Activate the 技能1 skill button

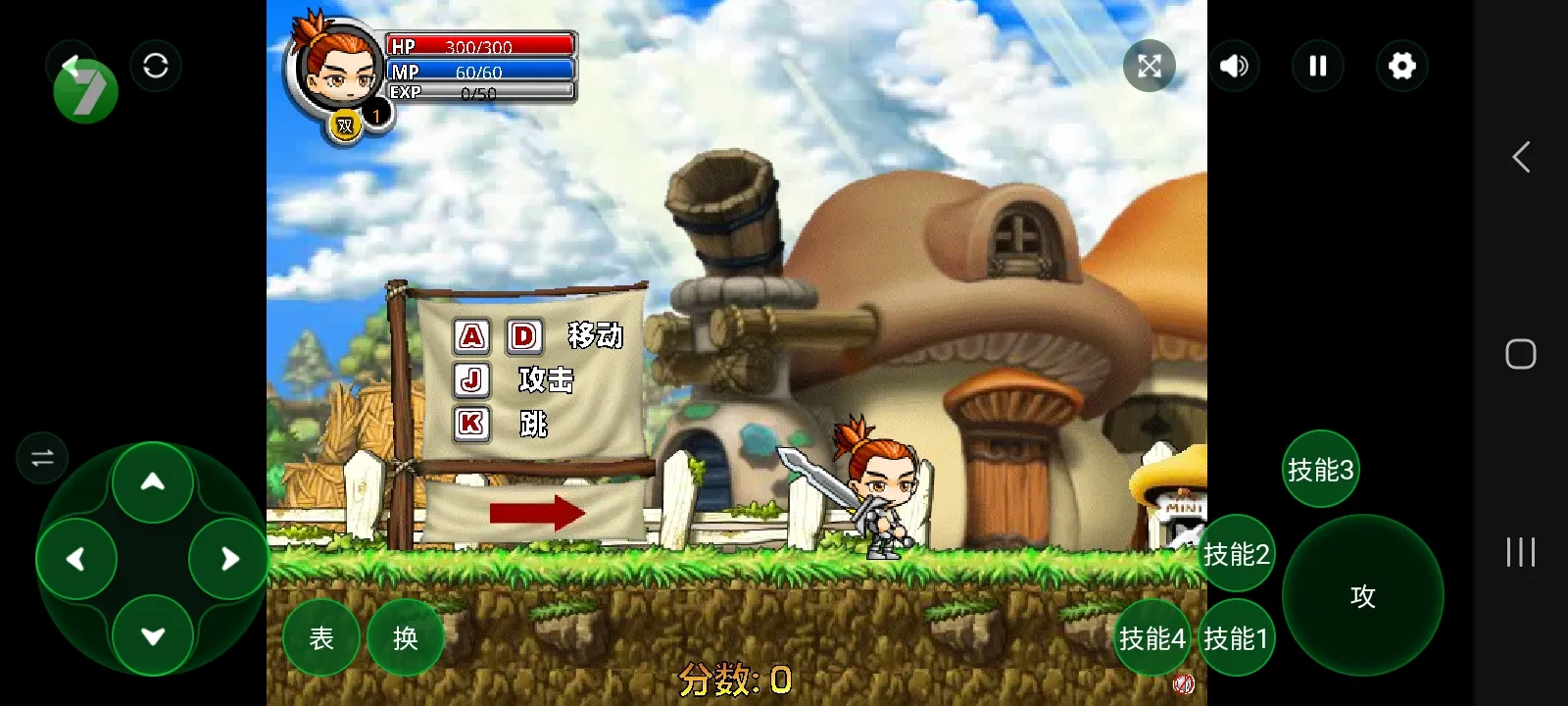pyautogui.click(x=1236, y=638)
